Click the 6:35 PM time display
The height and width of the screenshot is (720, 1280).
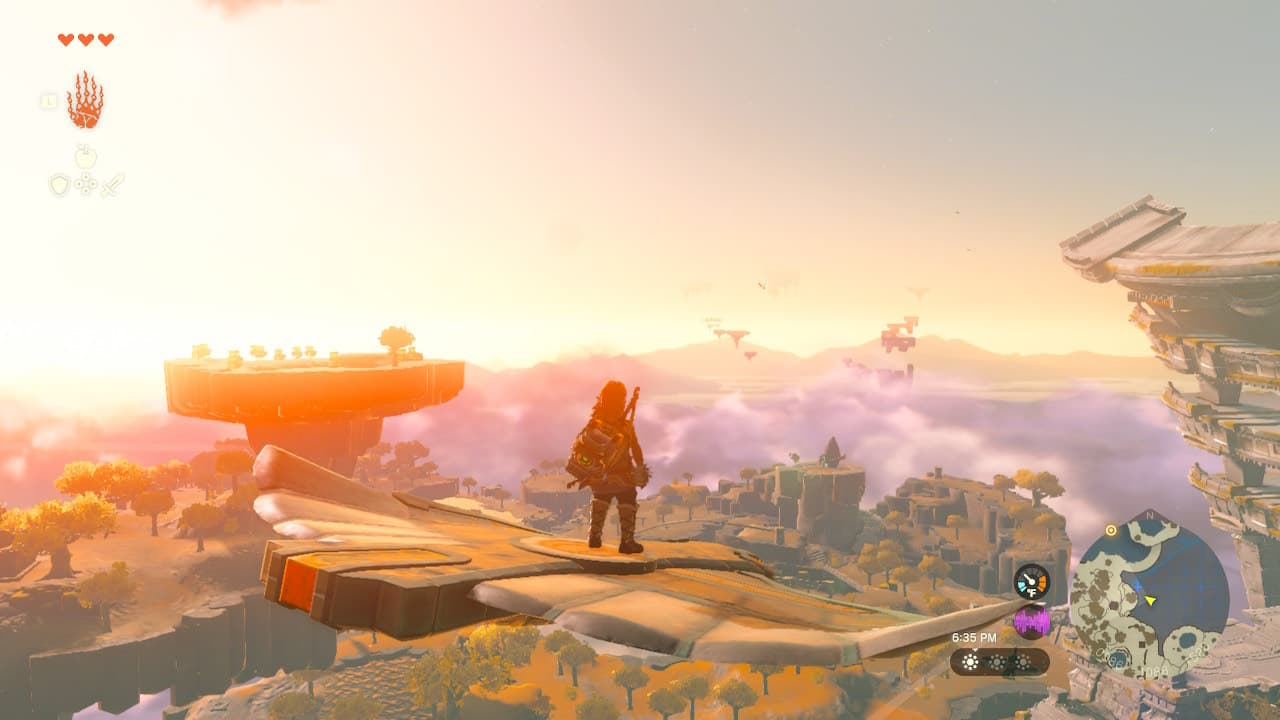(974, 637)
